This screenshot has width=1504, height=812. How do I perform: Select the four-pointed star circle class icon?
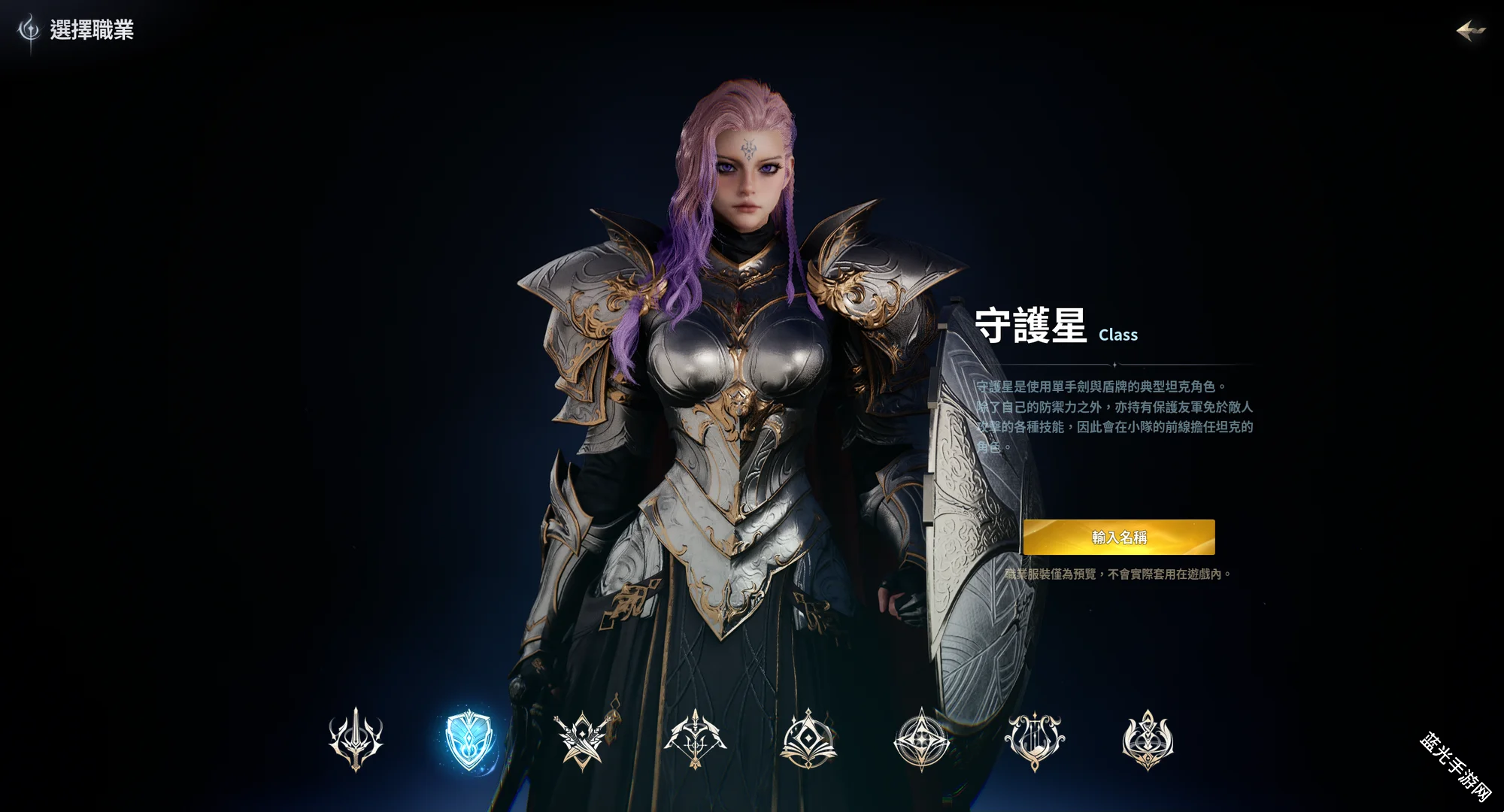921,740
